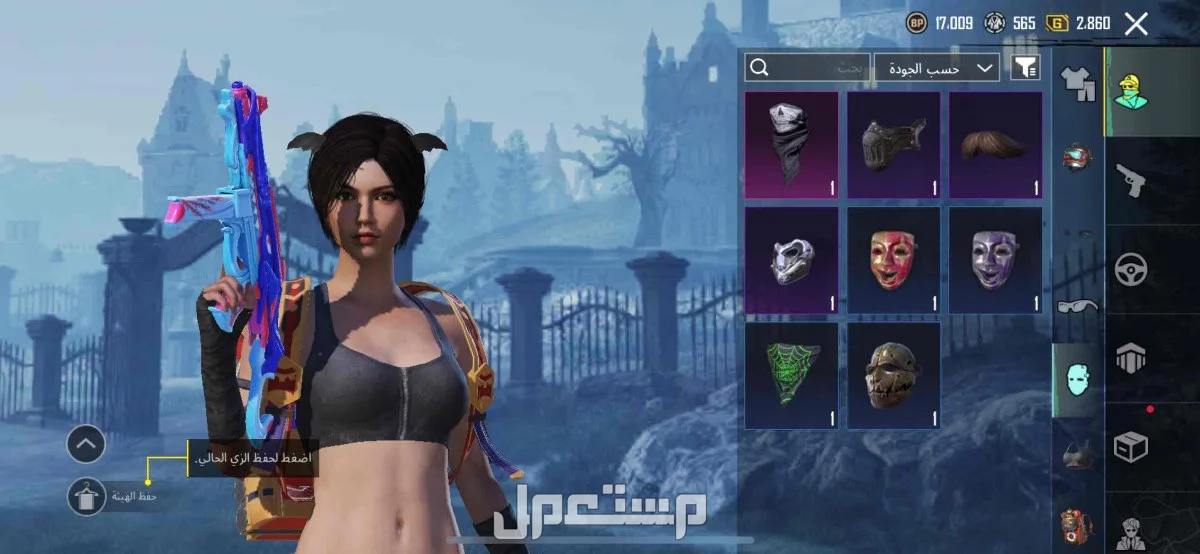The width and height of the screenshot is (1200, 554).
Task: Select the glasses sub-category
Action: [1078, 305]
